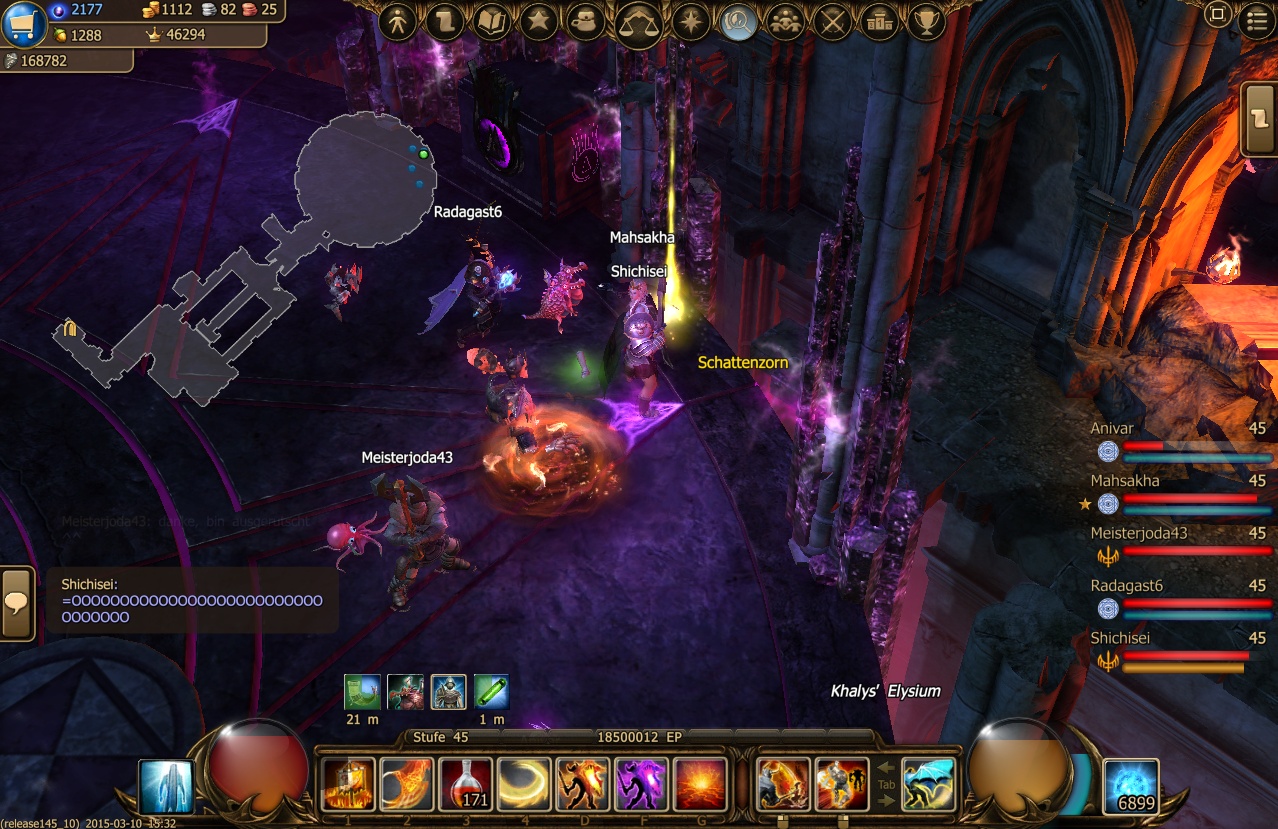Open the open-book menu icon
The width and height of the screenshot is (1278, 829).
492,22
